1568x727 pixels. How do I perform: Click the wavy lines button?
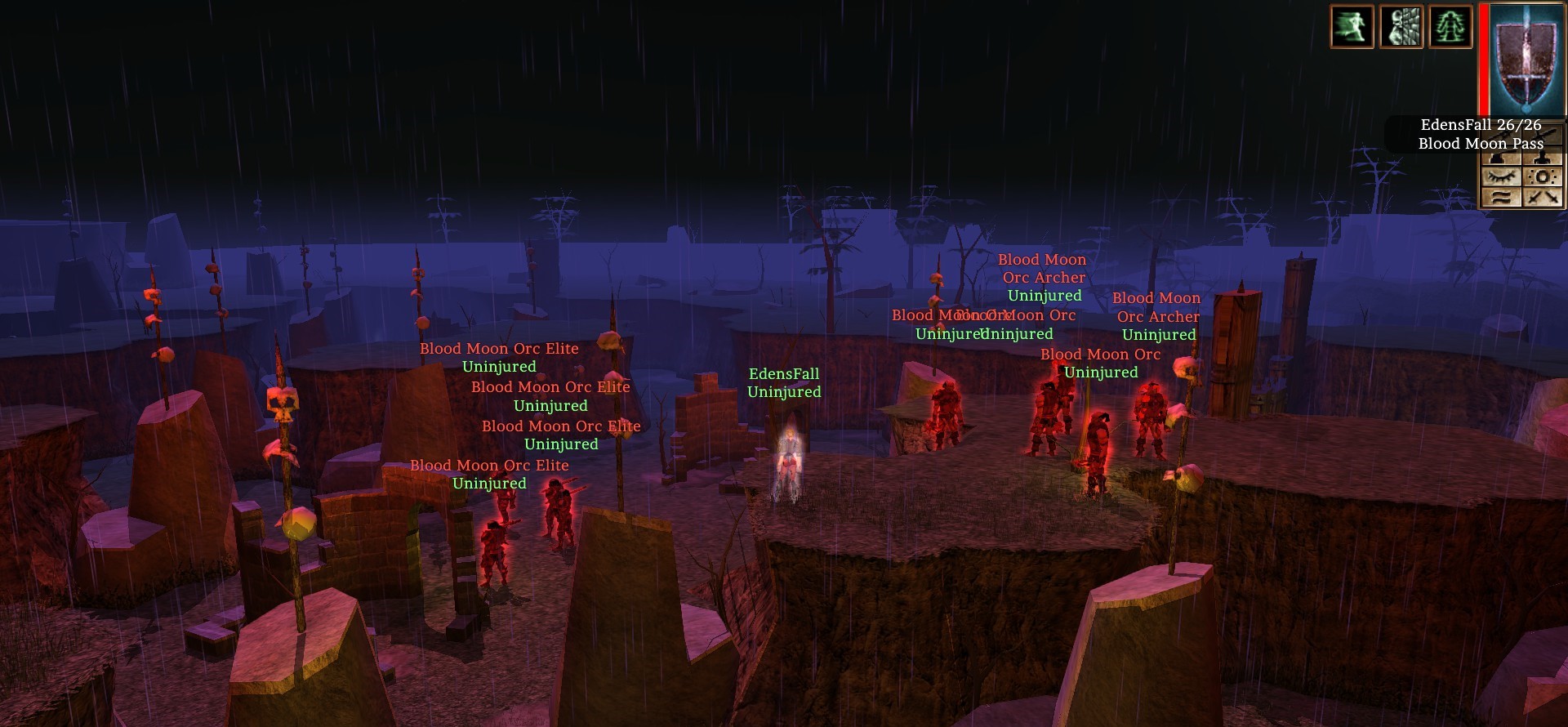pyautogui.click(x=1502, y=197)
